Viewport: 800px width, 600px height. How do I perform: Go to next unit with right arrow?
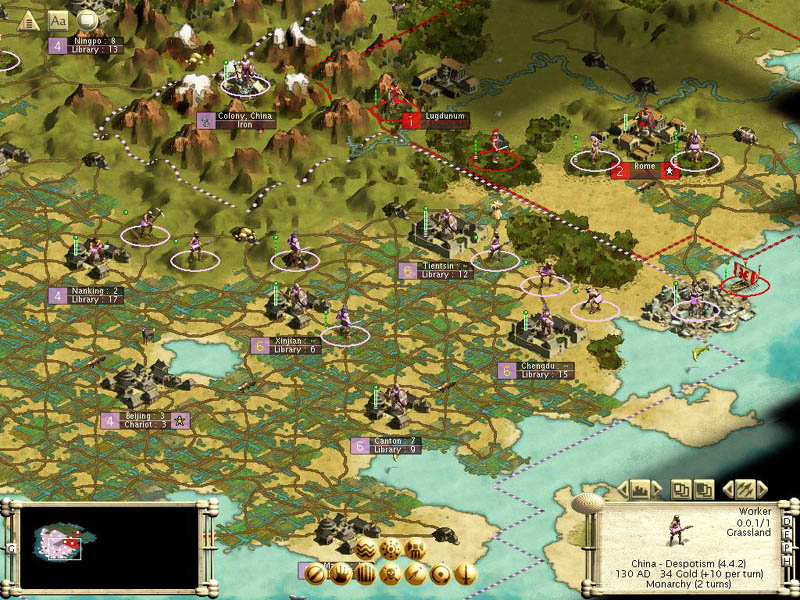[762, 489]
